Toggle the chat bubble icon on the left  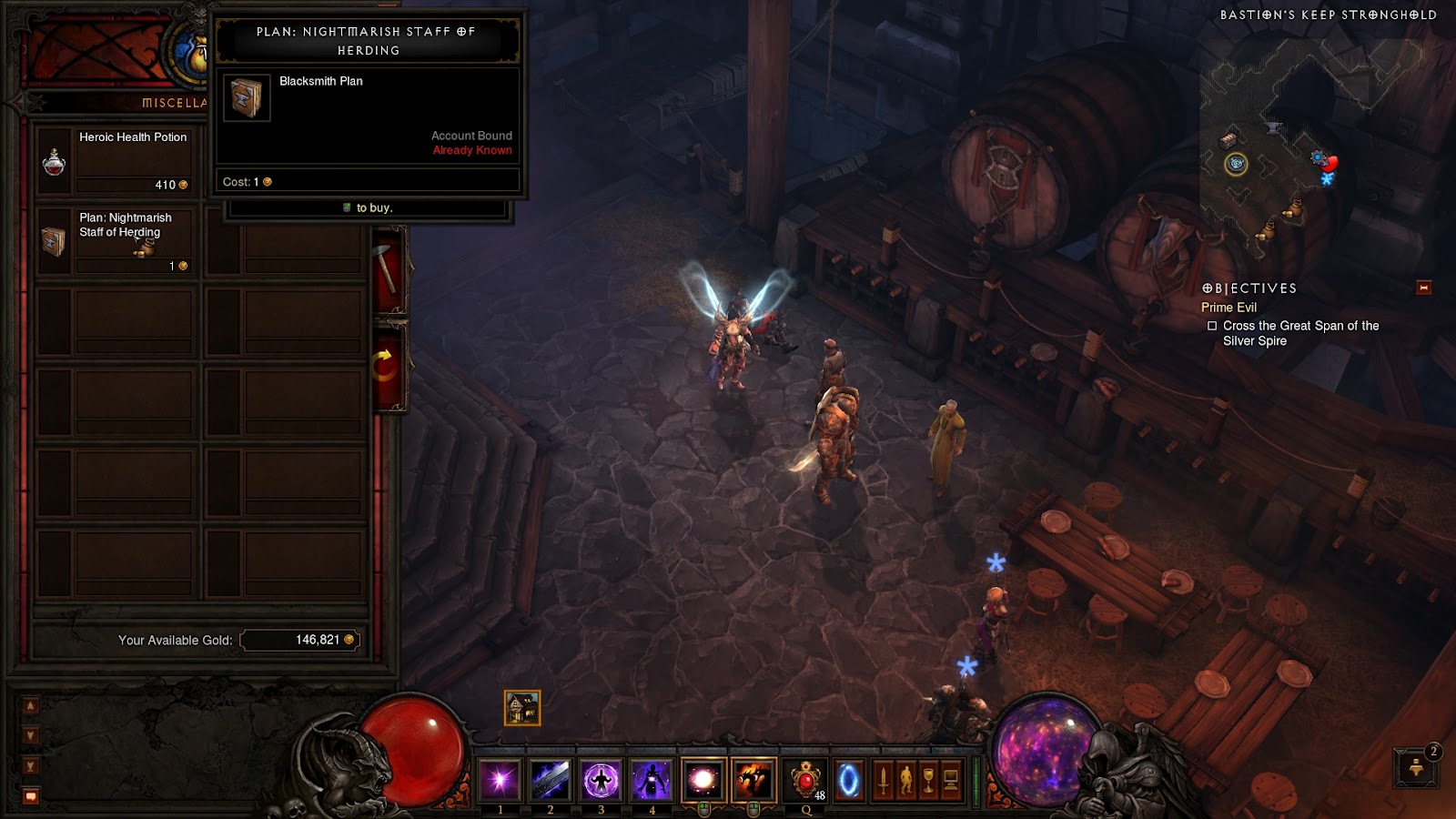(31, 794)
